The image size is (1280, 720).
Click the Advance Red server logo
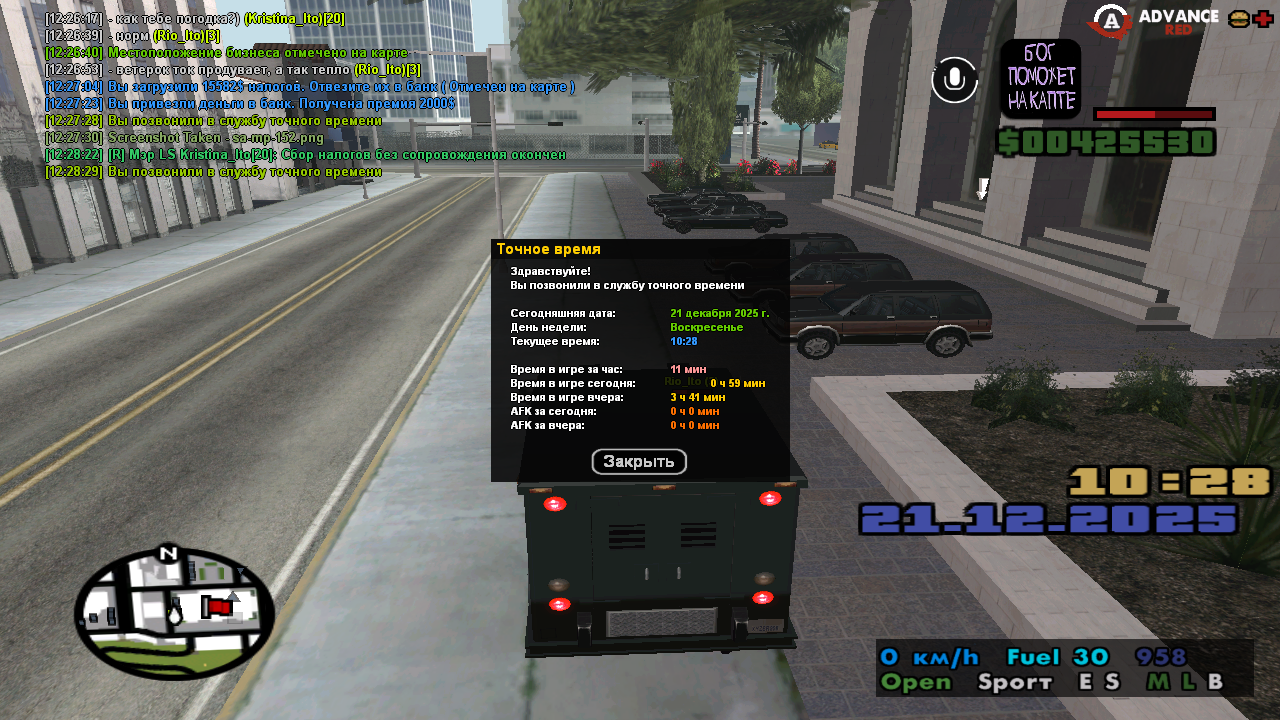tap(1154, 21)
